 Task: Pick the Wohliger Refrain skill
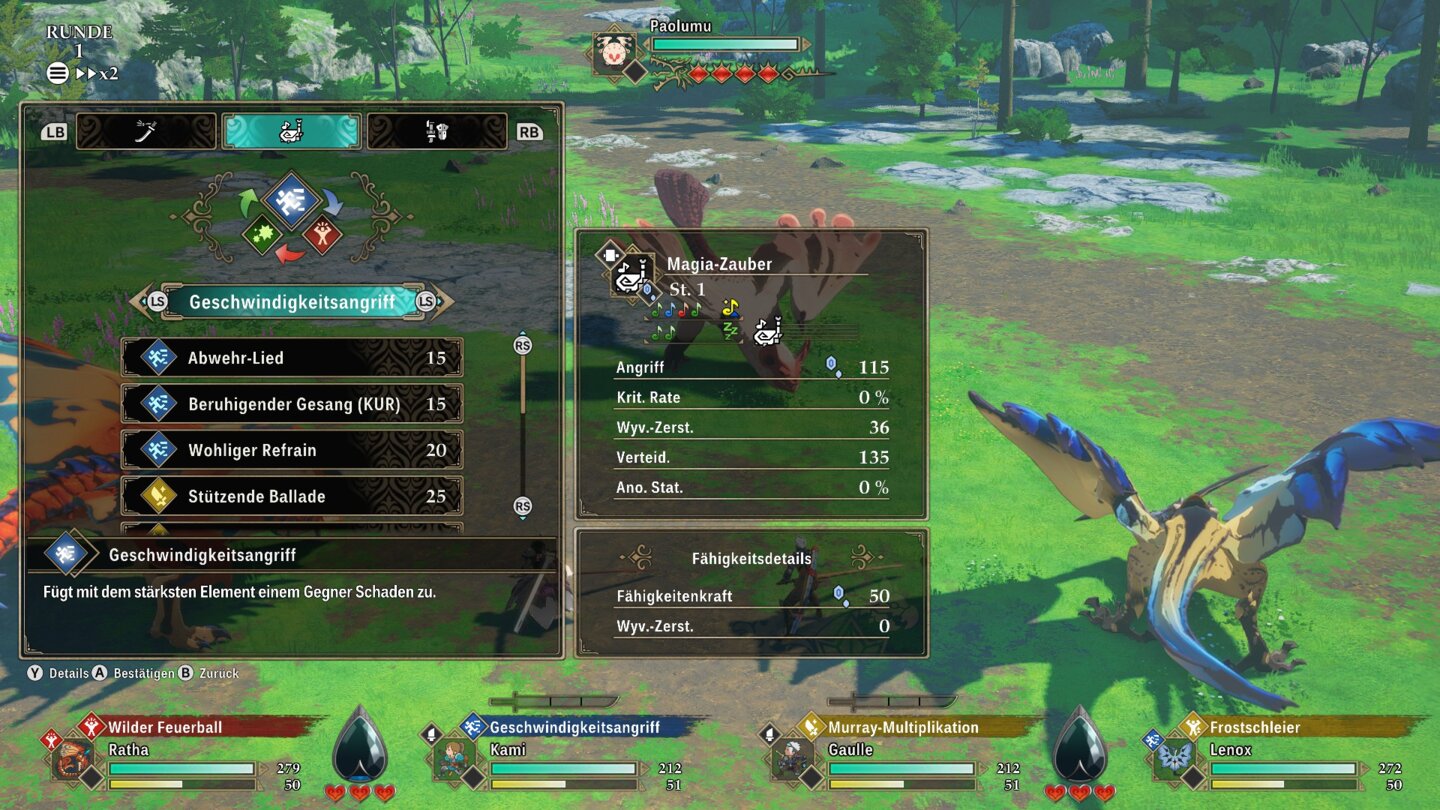pos(291,450)
